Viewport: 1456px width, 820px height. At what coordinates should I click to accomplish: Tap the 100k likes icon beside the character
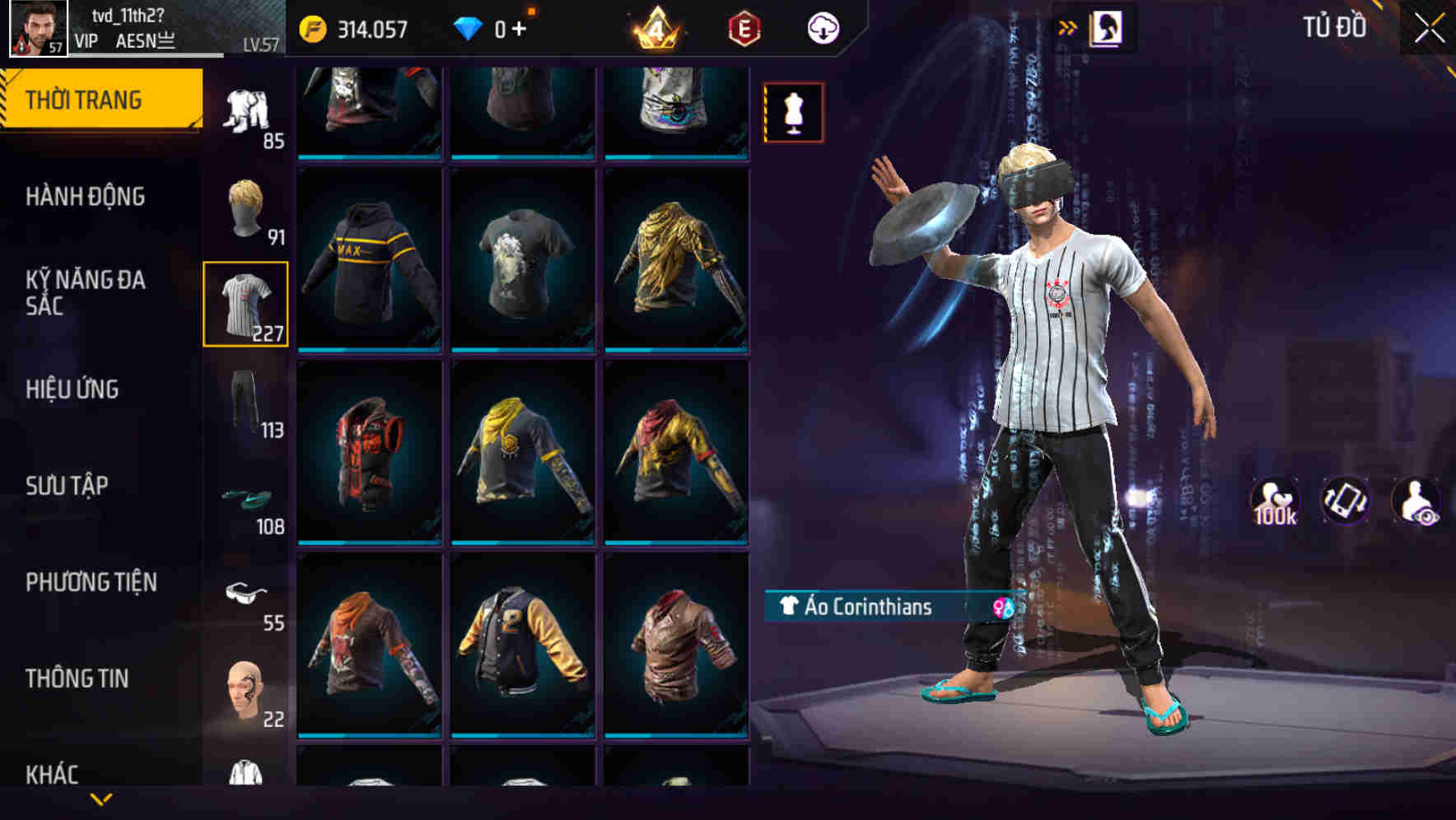click(x=1276, y=502)
